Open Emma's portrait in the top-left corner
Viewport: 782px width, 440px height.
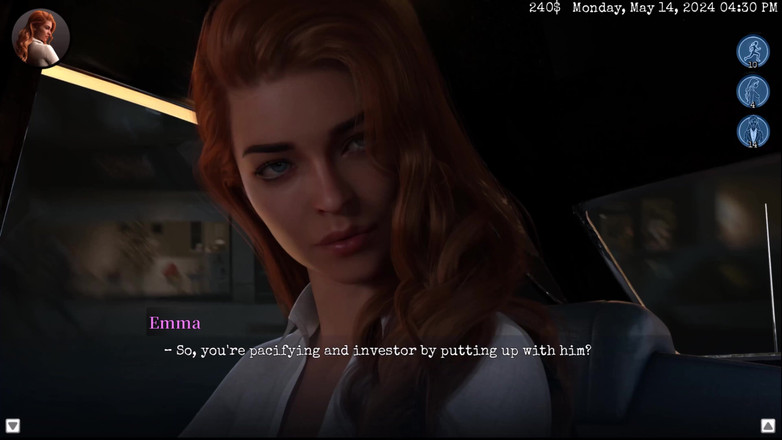40,38
